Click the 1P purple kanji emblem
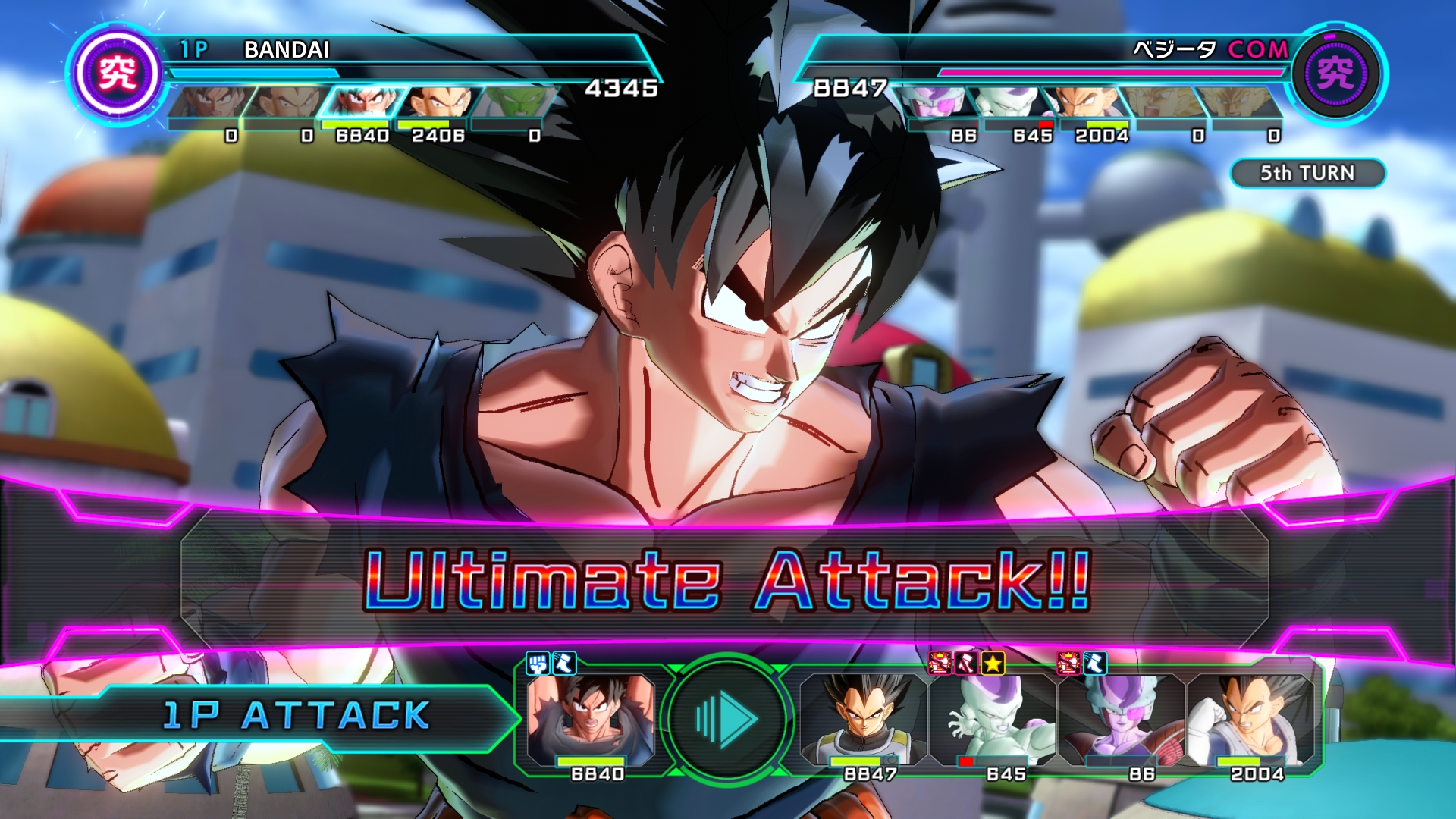The image size is (1456, 819). pyautogui.click(x=118, y=74)
